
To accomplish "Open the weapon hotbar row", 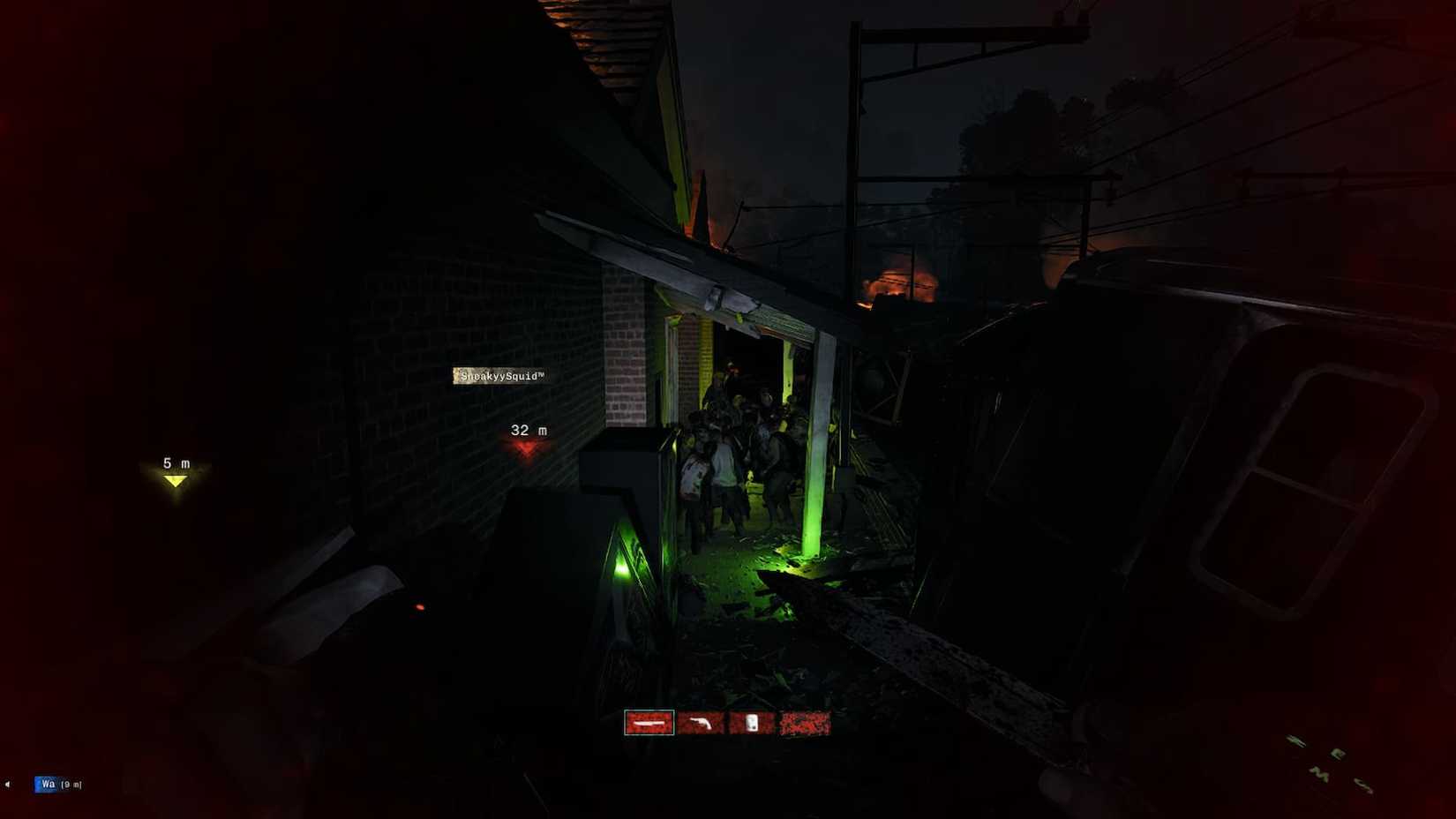I will 728,724.
